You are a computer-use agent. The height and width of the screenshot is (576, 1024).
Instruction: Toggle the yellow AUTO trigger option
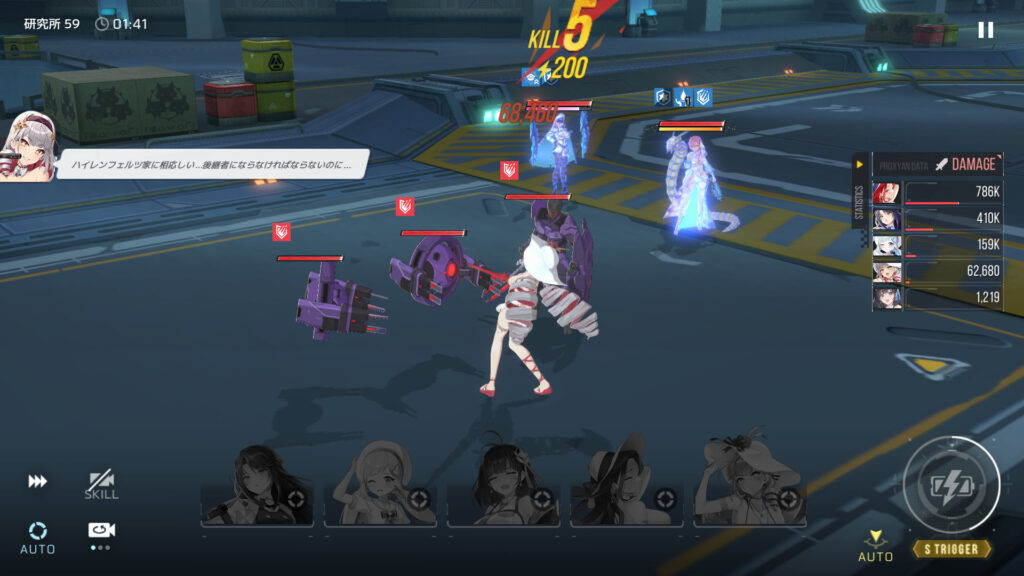(876, 546)
